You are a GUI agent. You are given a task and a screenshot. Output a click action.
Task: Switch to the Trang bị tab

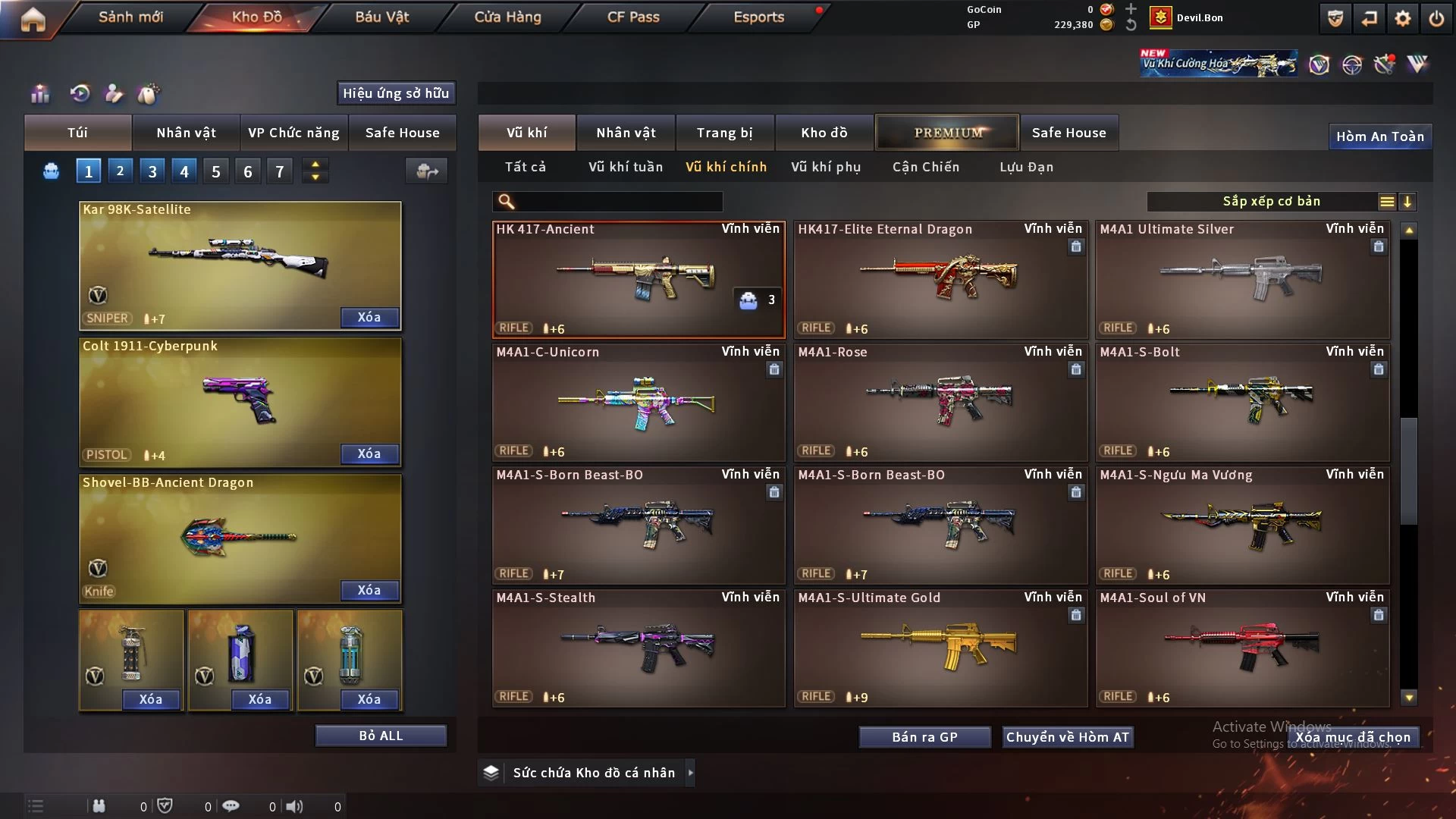point(724,133)
